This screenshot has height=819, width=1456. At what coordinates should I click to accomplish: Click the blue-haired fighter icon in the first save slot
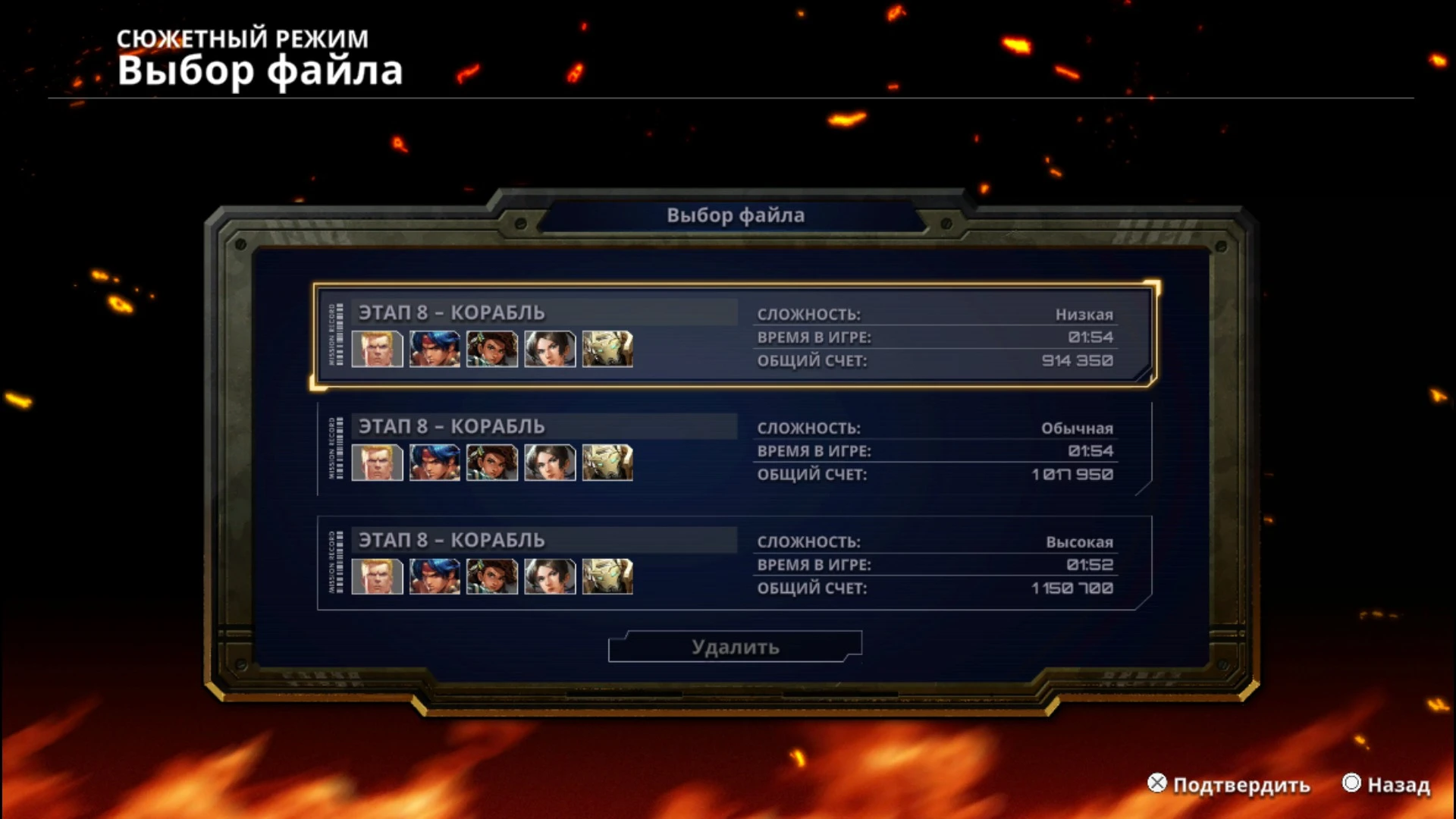(x=435, y=349)
